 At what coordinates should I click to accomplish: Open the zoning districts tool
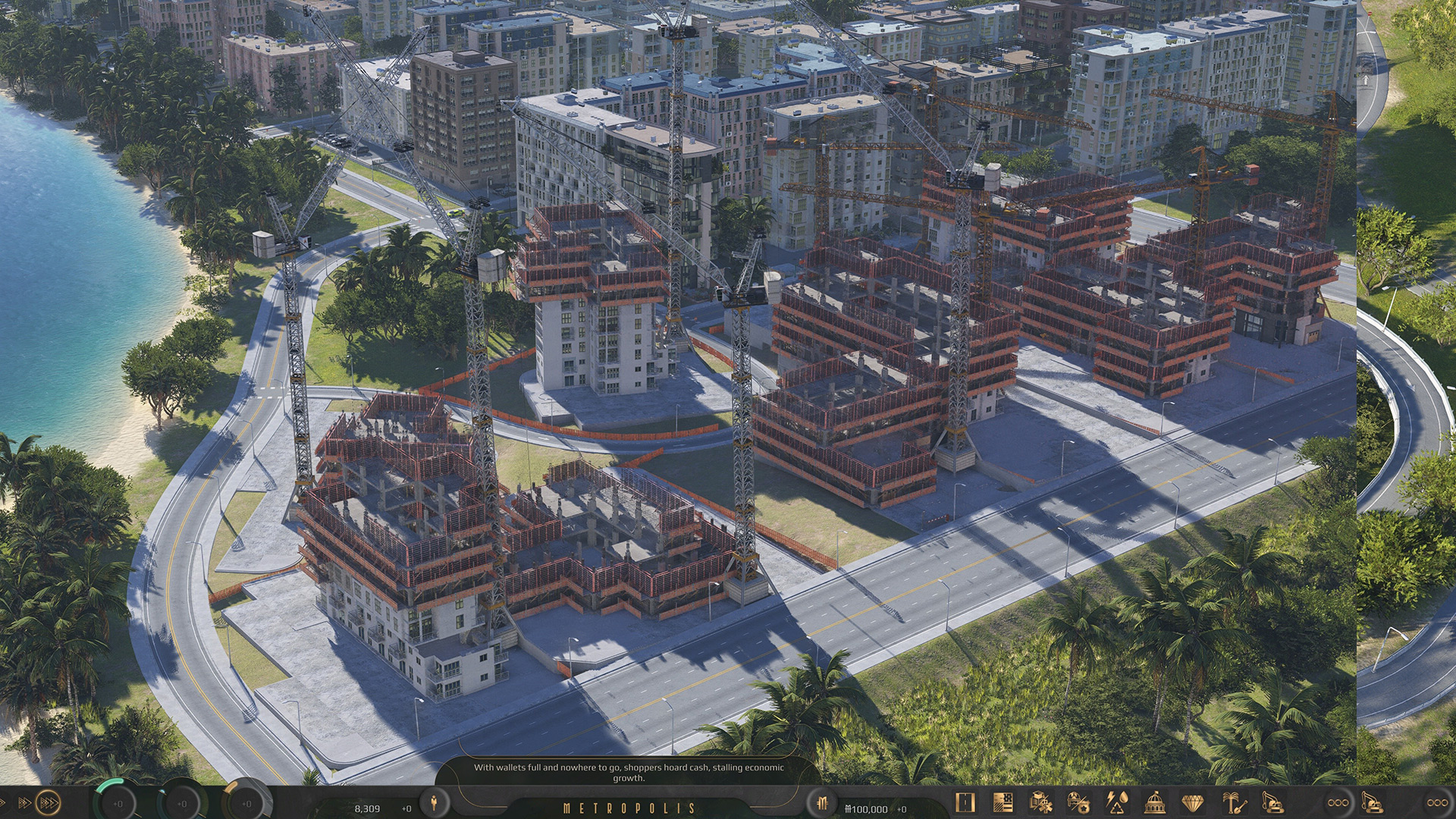(1003, 802)
